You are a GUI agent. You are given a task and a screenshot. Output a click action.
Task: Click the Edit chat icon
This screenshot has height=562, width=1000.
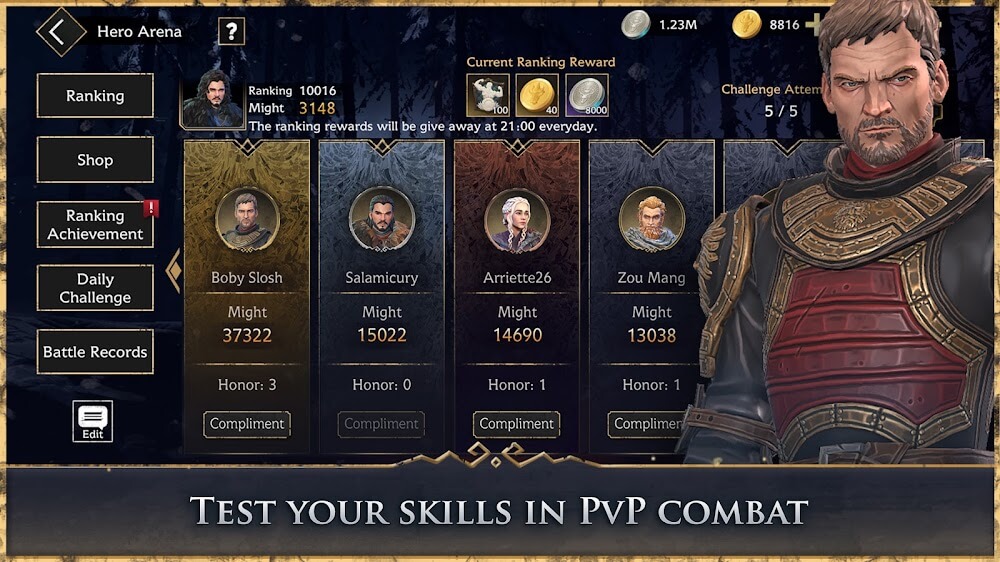93,421
